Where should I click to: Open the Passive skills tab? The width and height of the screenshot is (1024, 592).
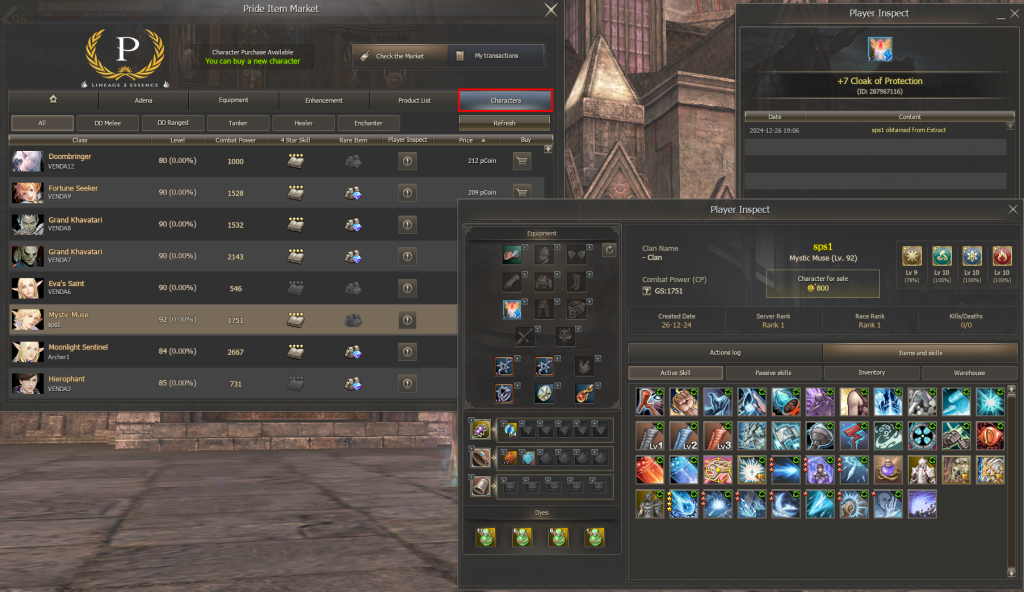772,373
